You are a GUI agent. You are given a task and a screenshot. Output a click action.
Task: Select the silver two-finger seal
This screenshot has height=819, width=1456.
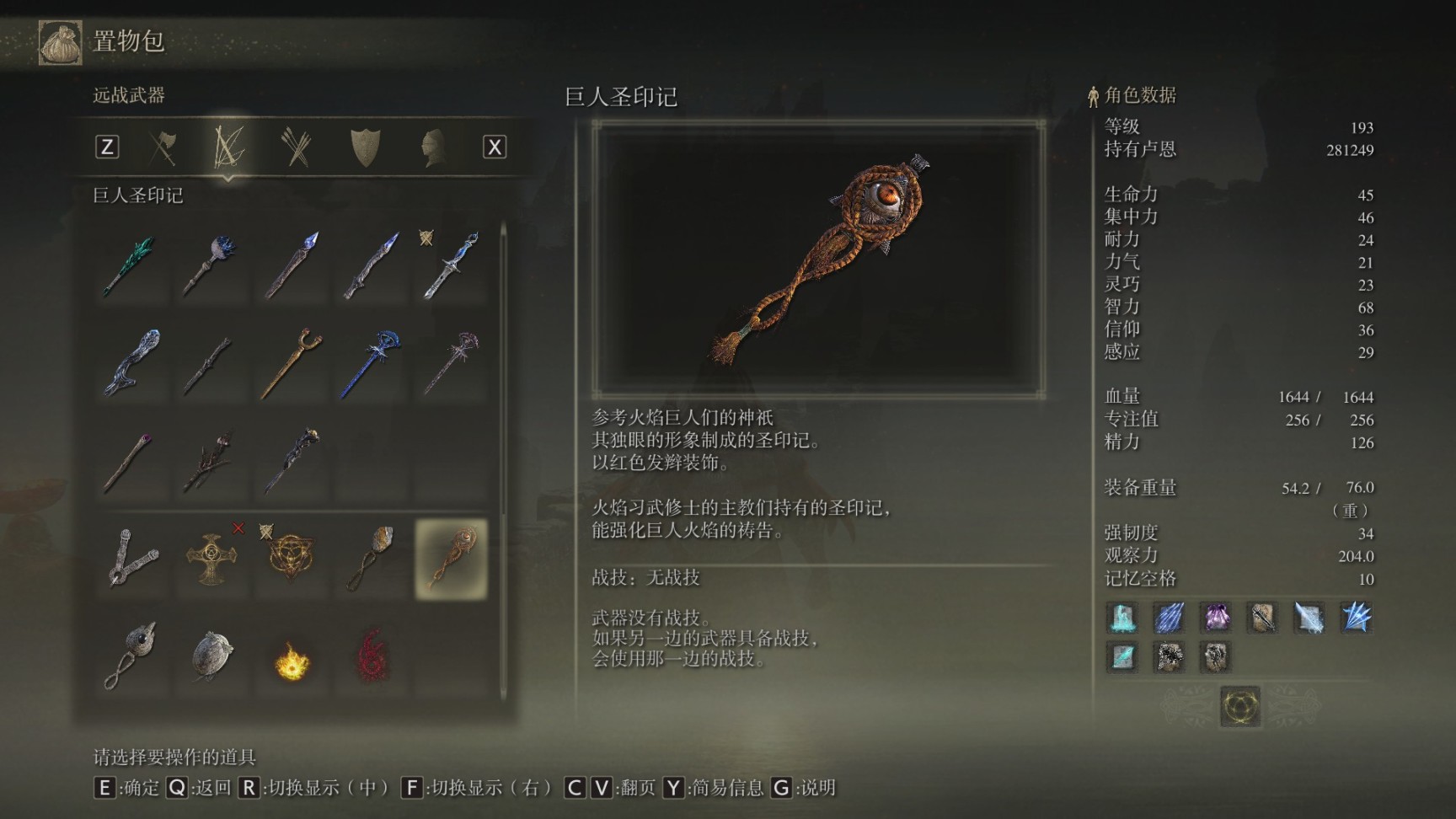pyautogui.click(x=131, y=559)
